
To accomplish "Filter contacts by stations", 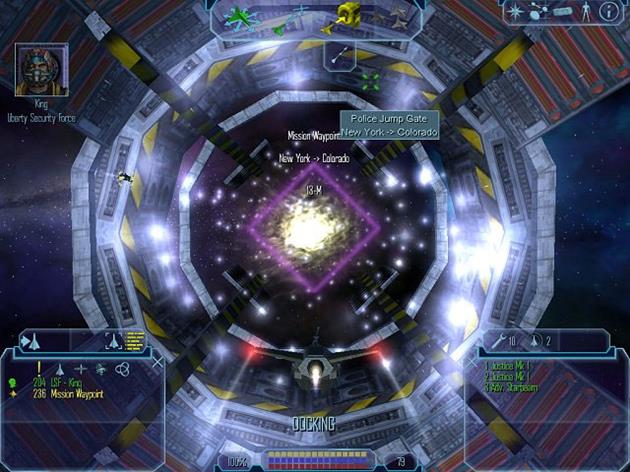I will pyautogui.click(x=80, y=369).
